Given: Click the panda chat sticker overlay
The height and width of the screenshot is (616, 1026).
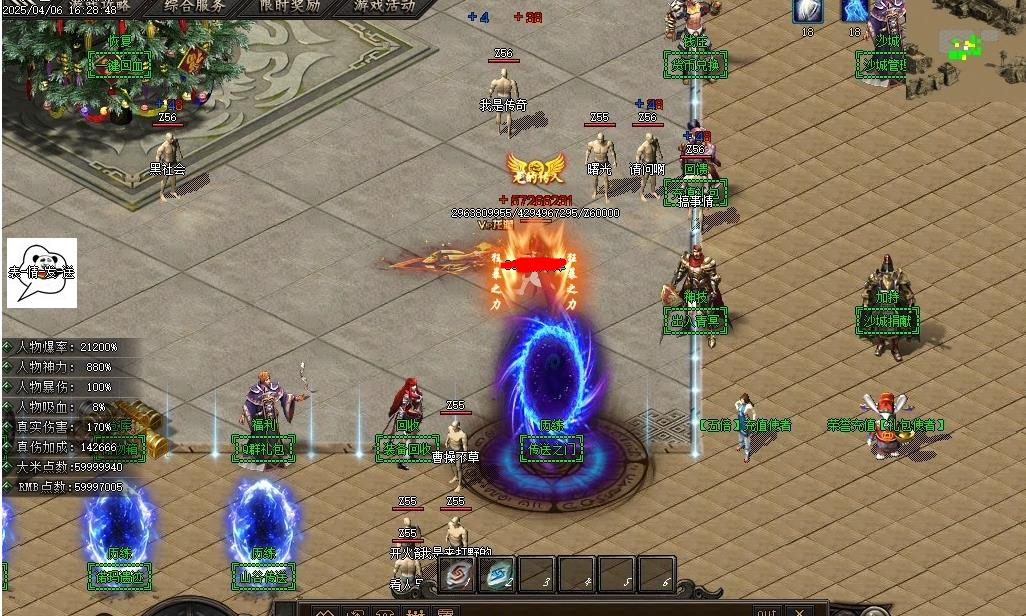Looking at the screenshot, I should click(x=42, y=272).
